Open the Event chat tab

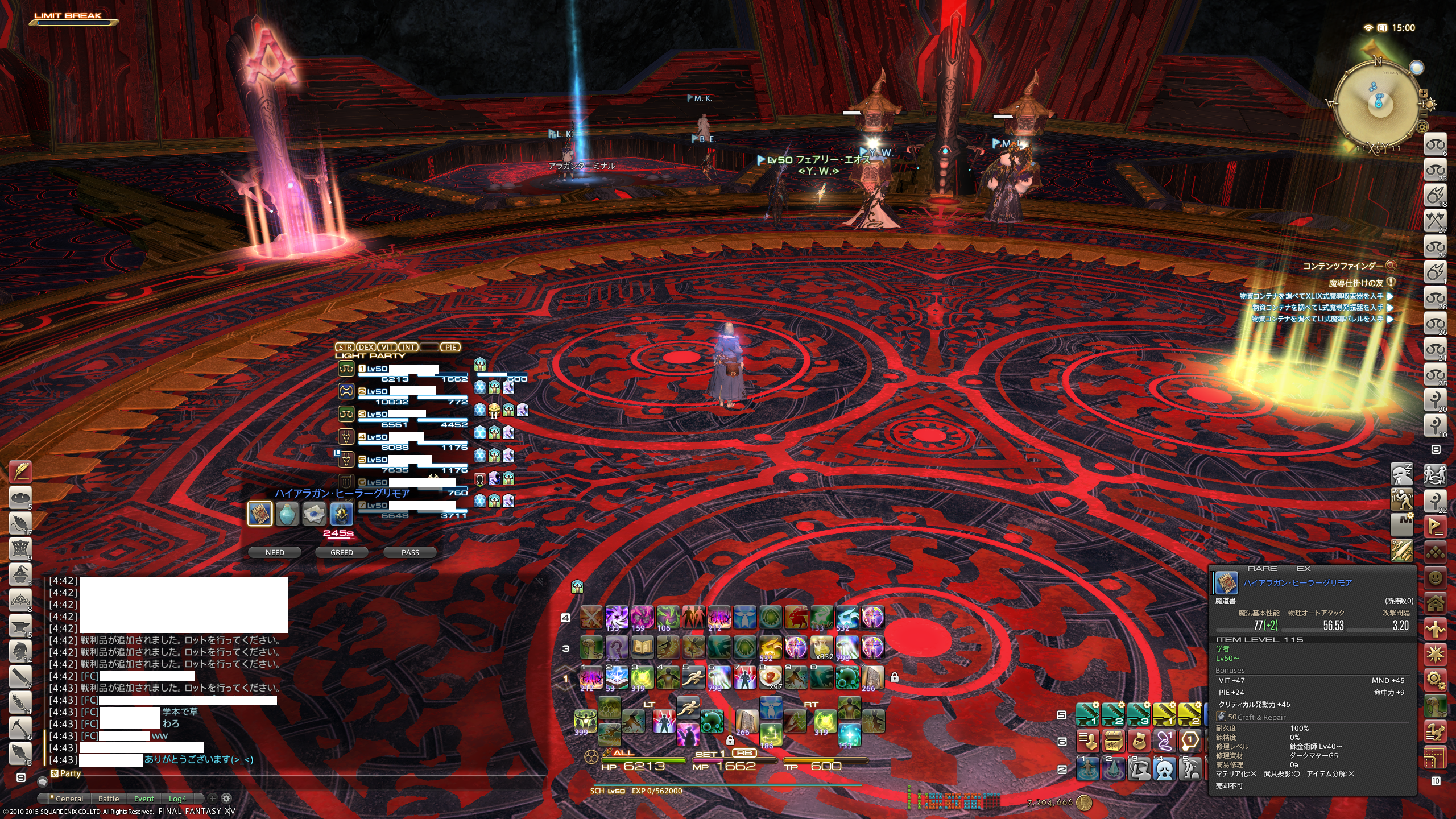pos(144,799)
